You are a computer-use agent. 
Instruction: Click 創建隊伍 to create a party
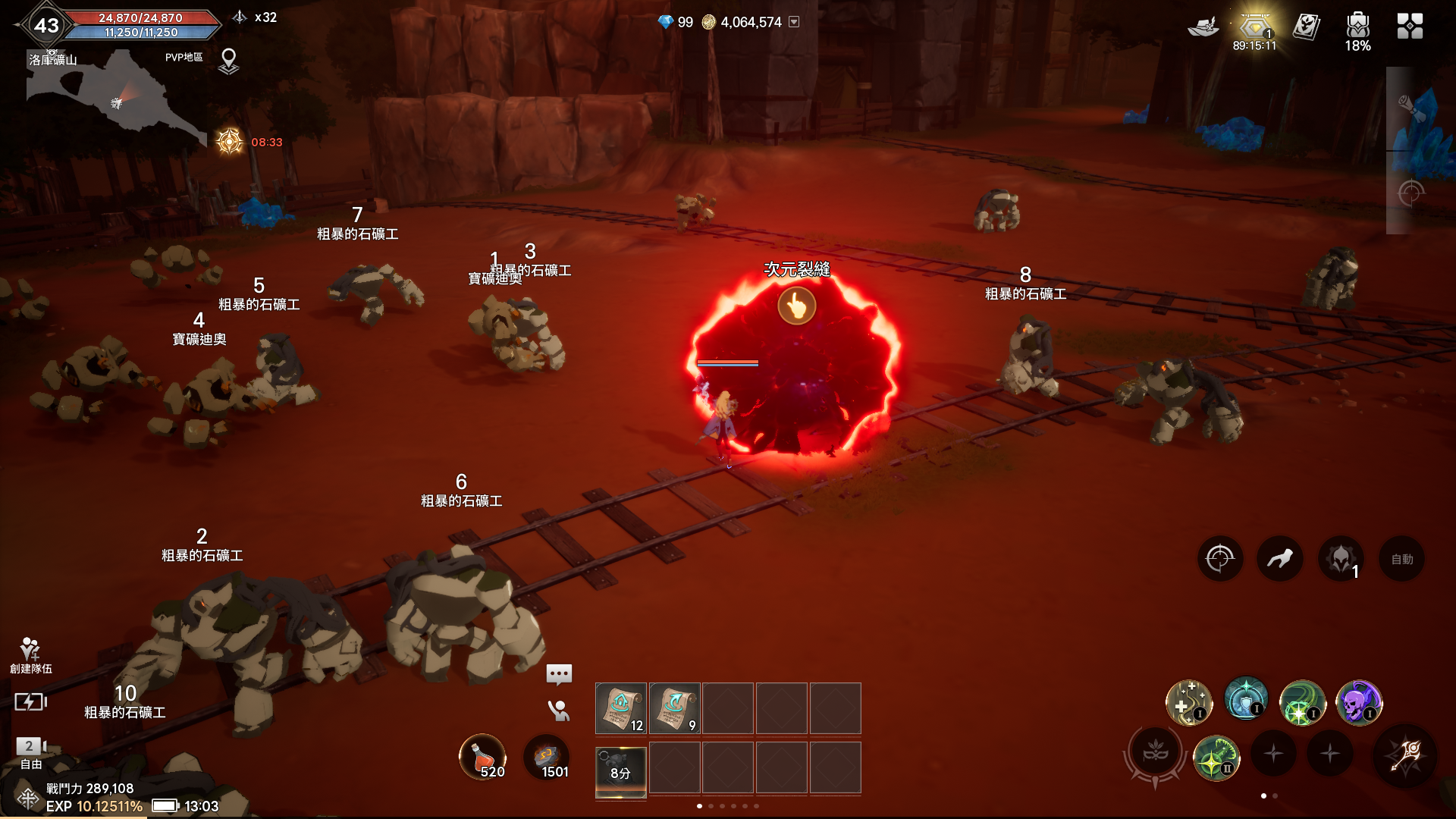pyautogui.click(x=30, y=655)
